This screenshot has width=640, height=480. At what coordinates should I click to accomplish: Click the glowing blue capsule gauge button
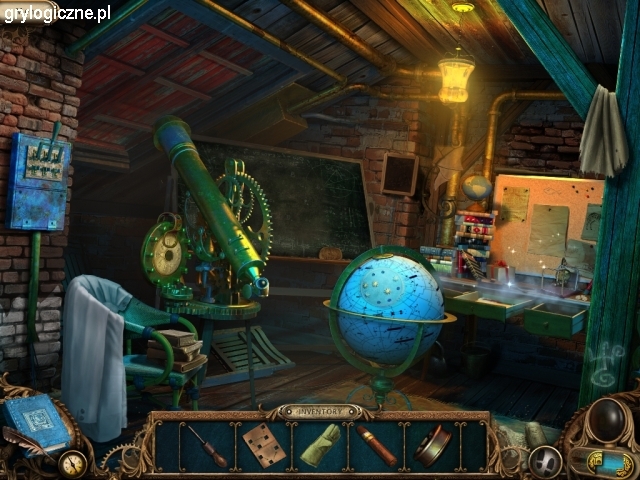(x=599, y=463)
